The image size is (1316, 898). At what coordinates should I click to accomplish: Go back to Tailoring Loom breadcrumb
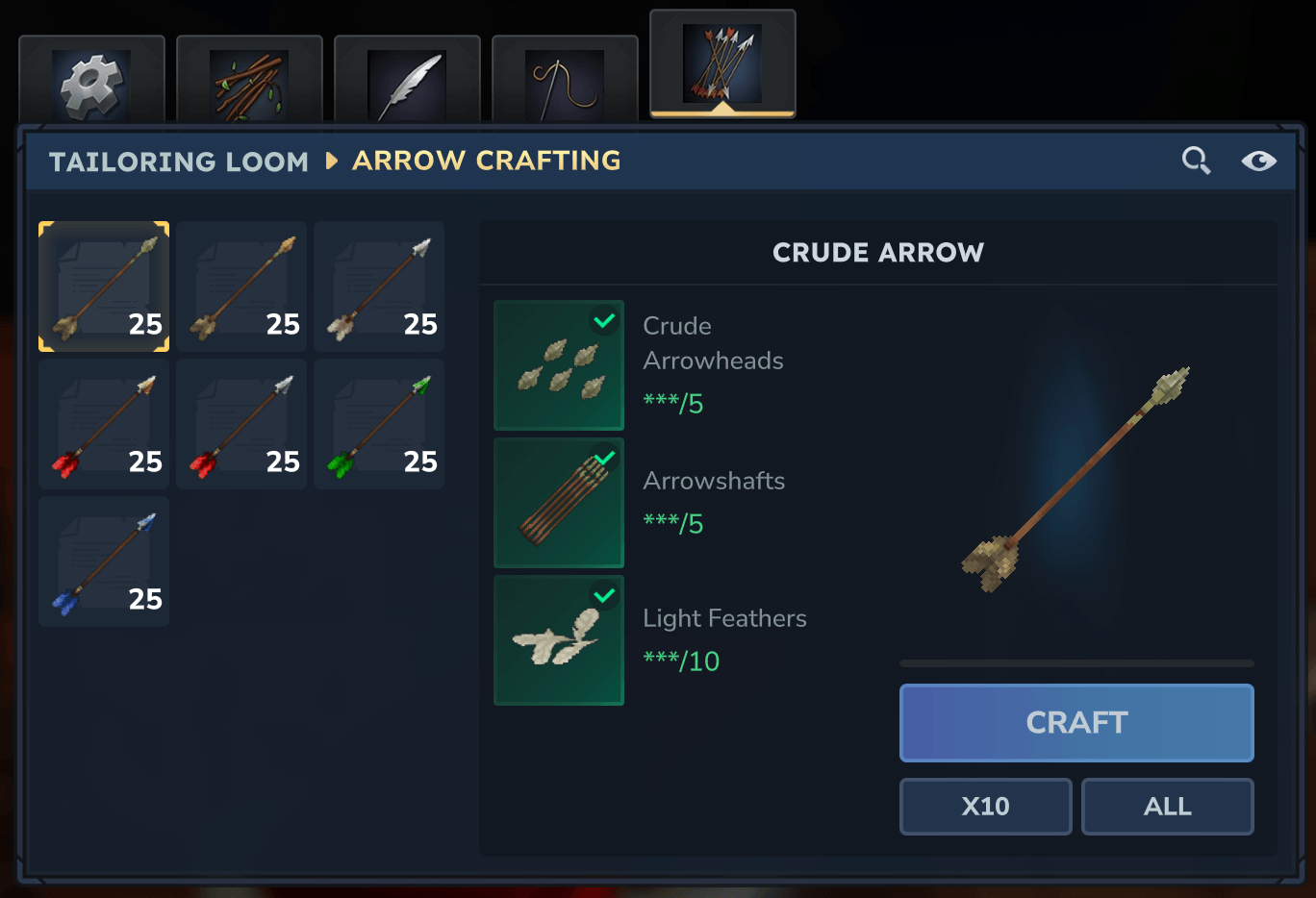pyautogui.click(x=179, y=162)
